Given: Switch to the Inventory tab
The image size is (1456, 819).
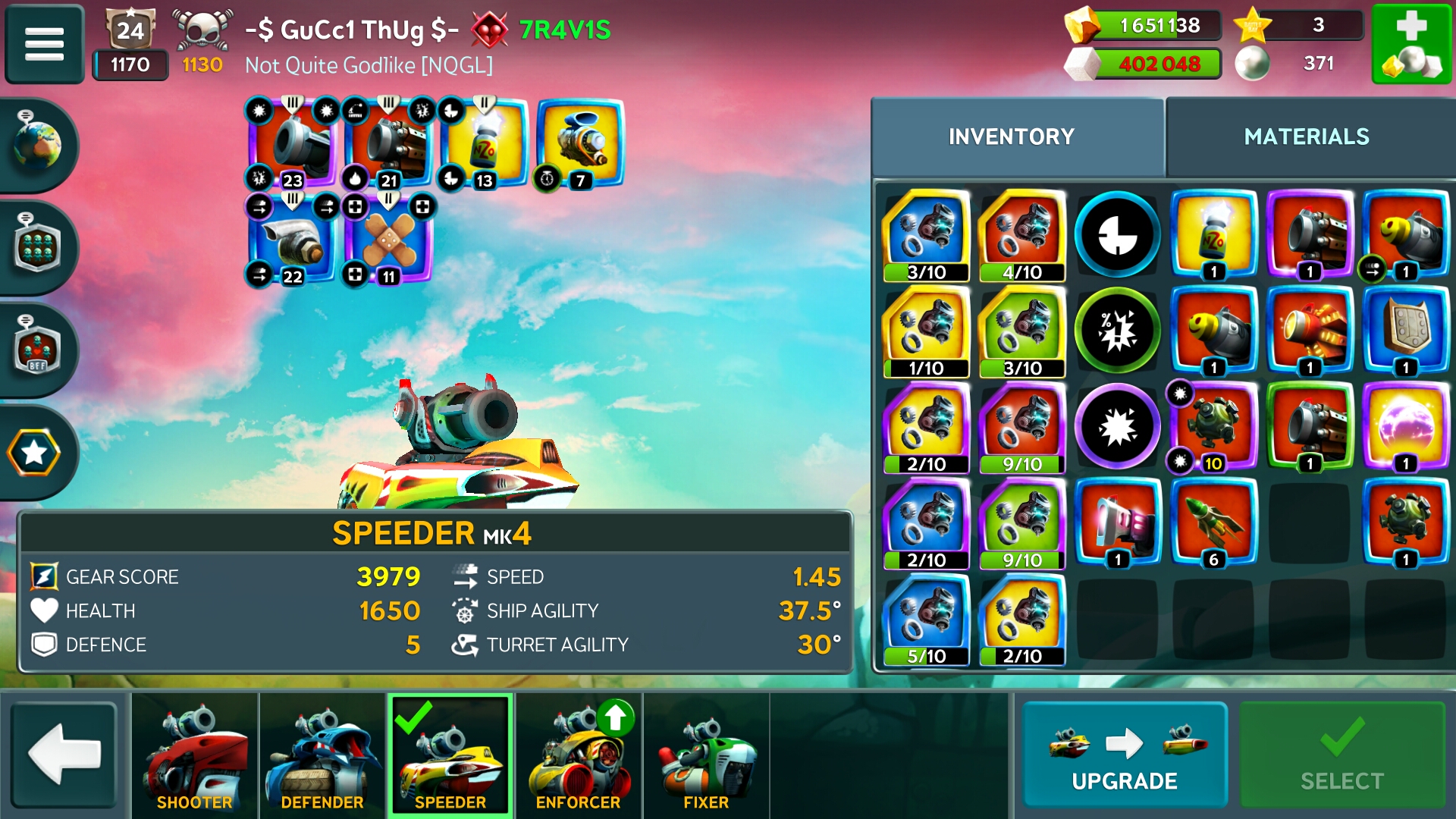Looking at the screenshot, I should click(x=1011, y=137).
